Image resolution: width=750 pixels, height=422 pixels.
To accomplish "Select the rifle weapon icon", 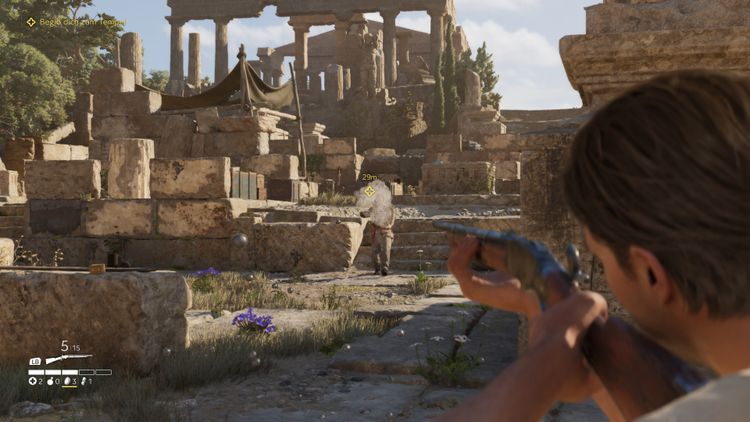I will point(68,358).
